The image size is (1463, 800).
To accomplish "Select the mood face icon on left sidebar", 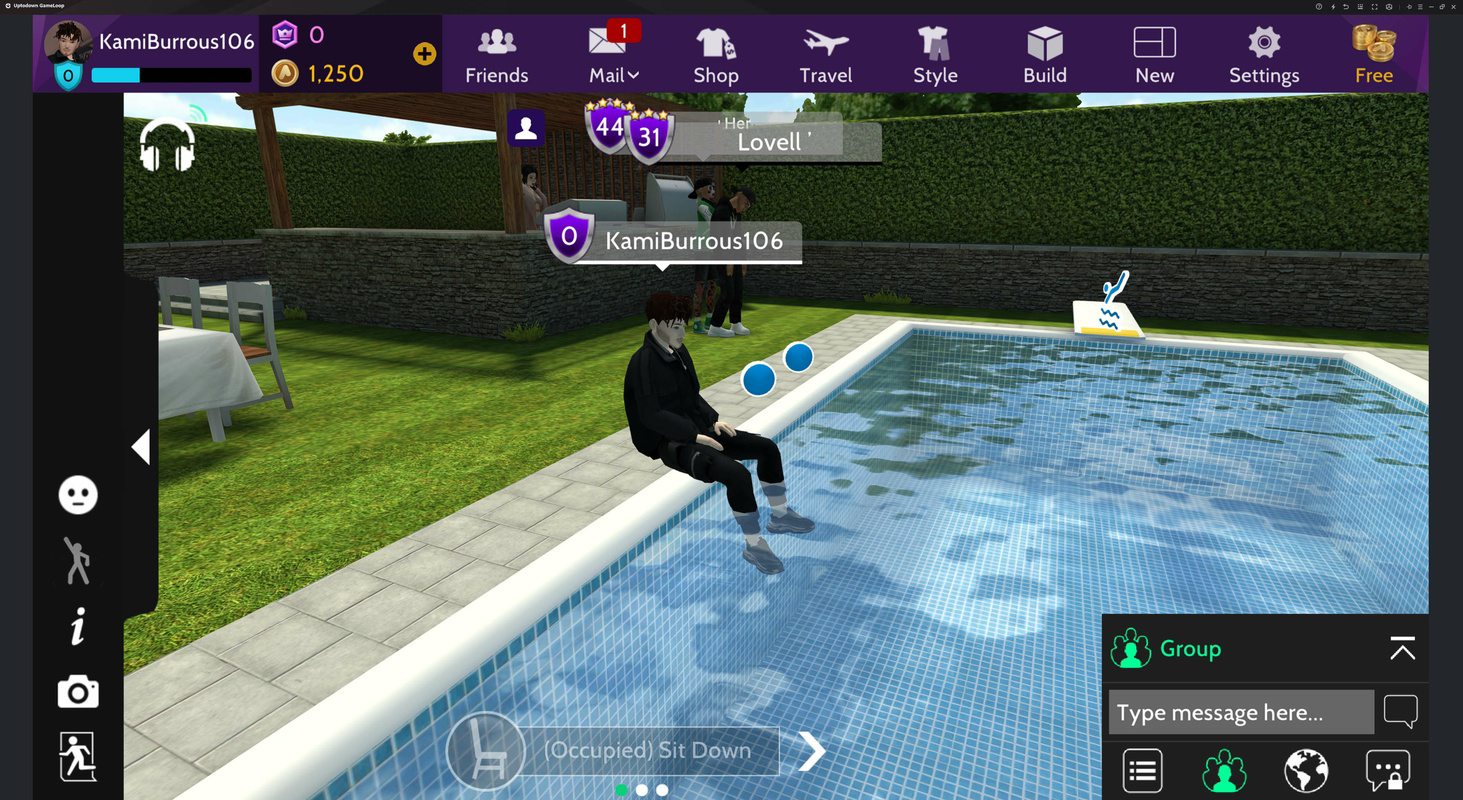I will (77, 494).
